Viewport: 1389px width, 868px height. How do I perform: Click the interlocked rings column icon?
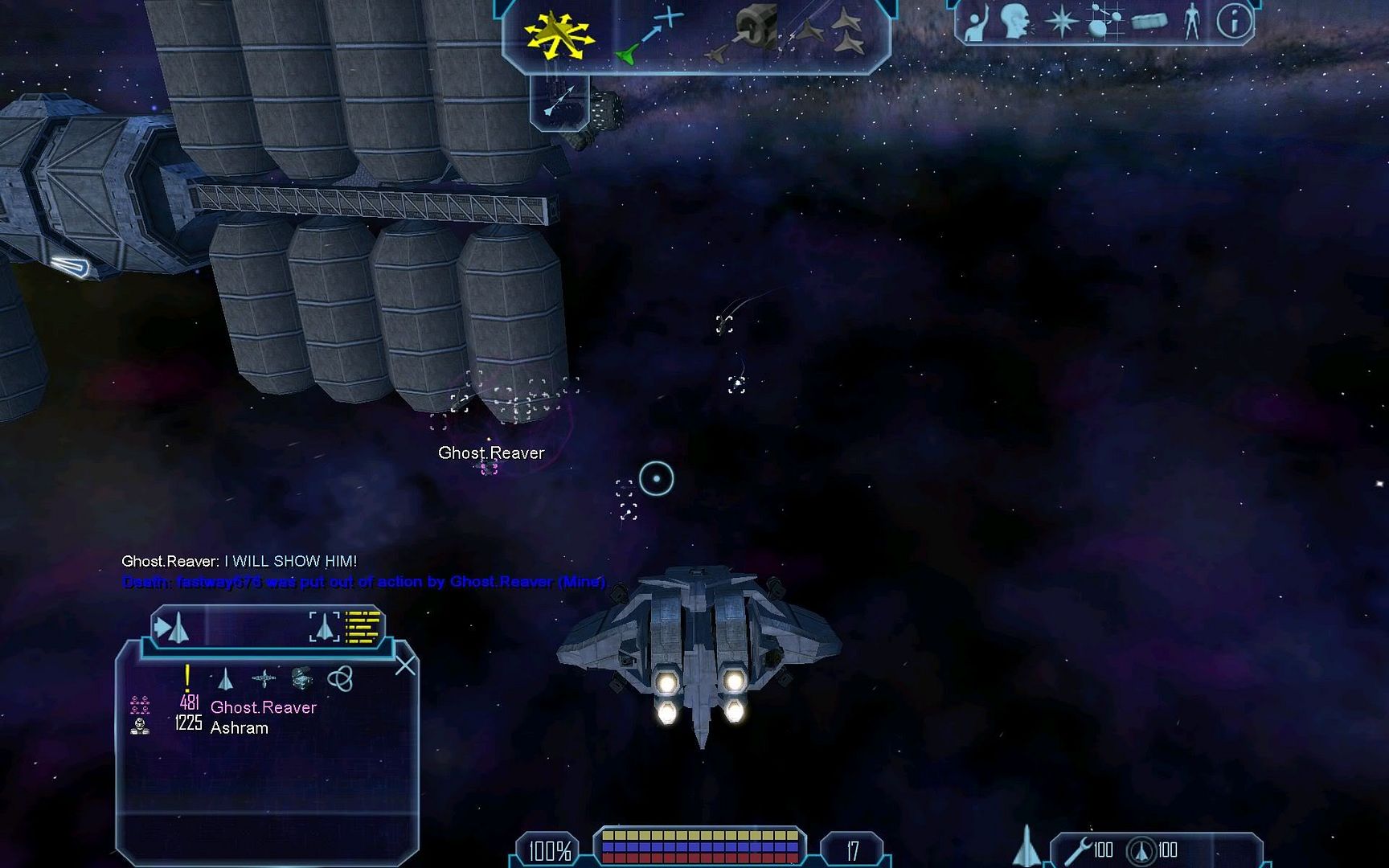click(x=340, y=679)
